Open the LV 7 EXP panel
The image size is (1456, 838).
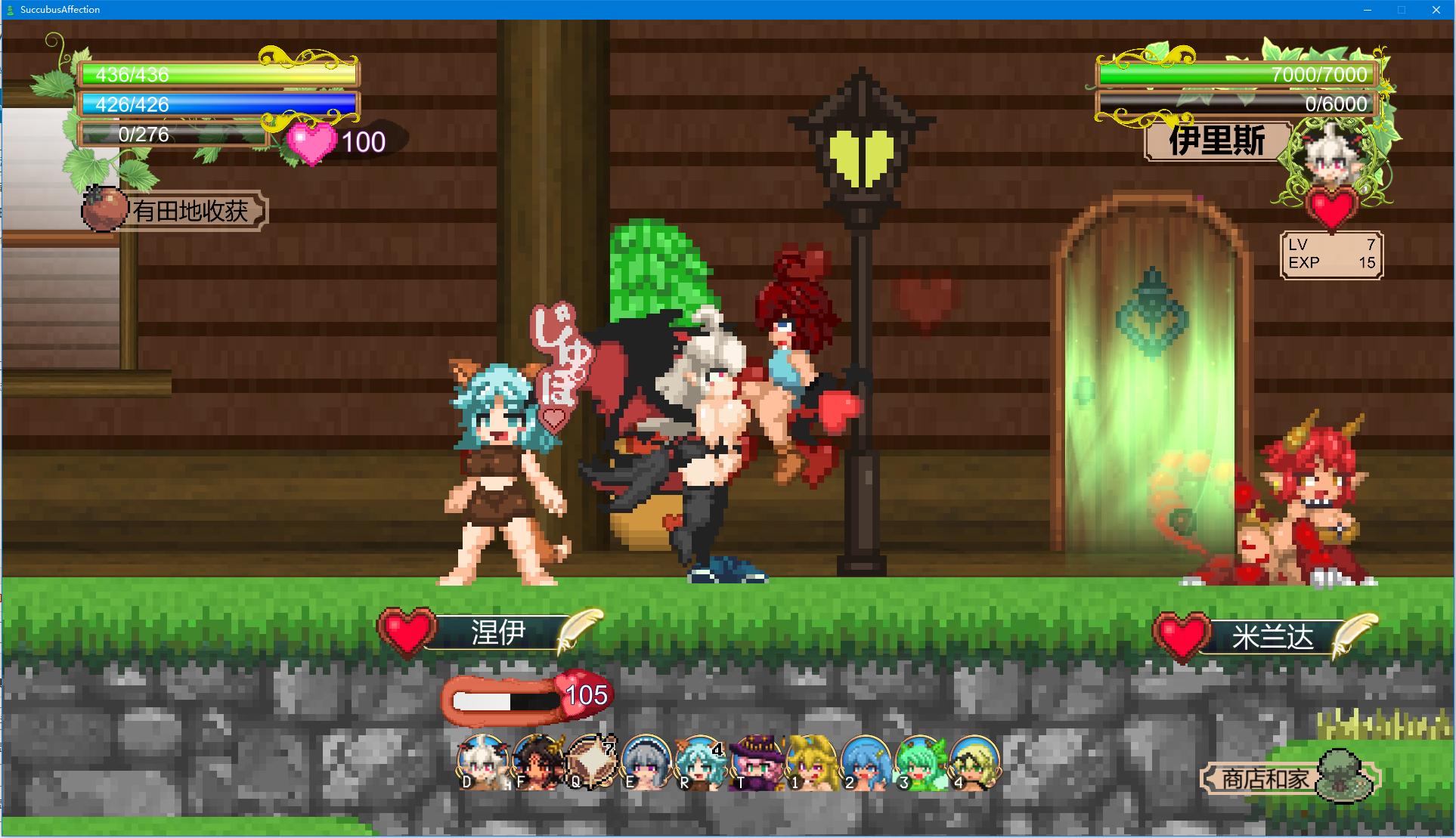coord(1331,255)
